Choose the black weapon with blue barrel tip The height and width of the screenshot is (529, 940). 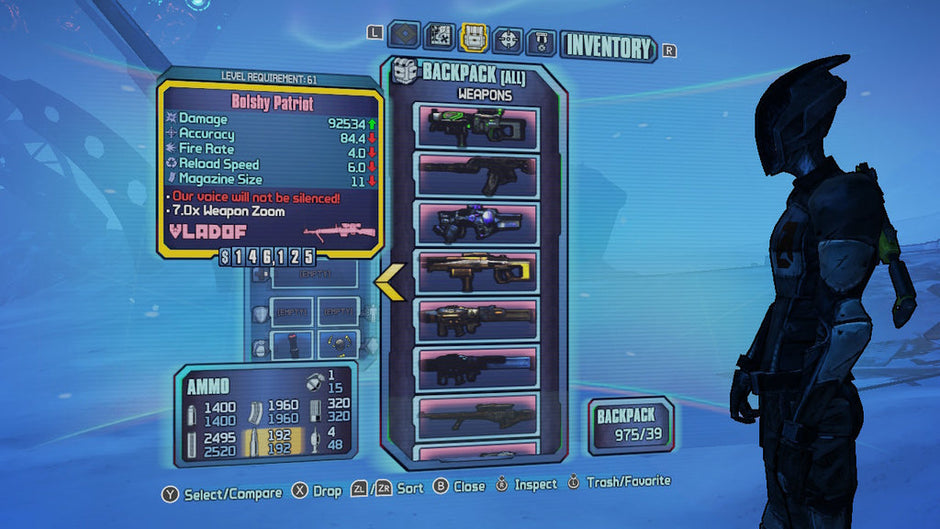click(x=478, y=368)
